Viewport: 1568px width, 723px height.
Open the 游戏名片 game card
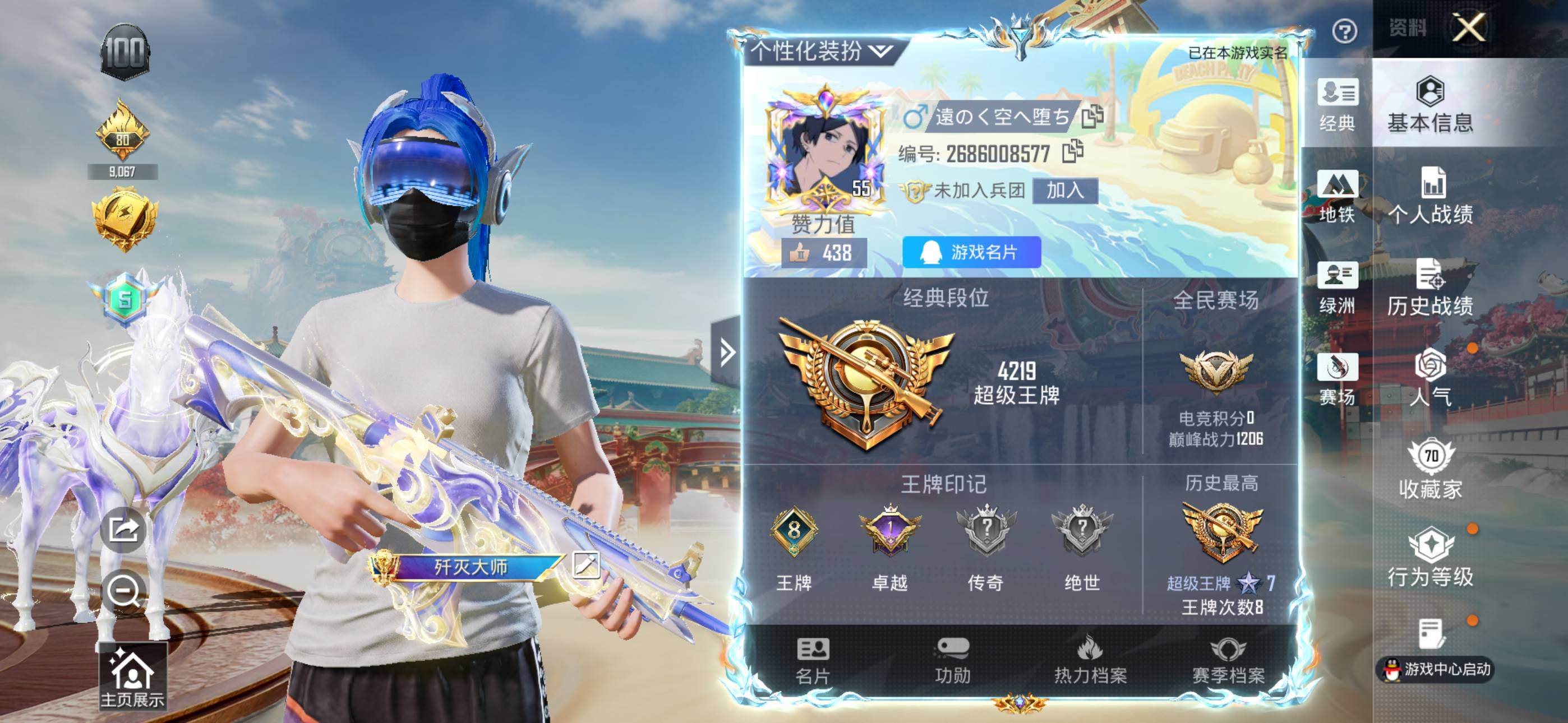971,252
